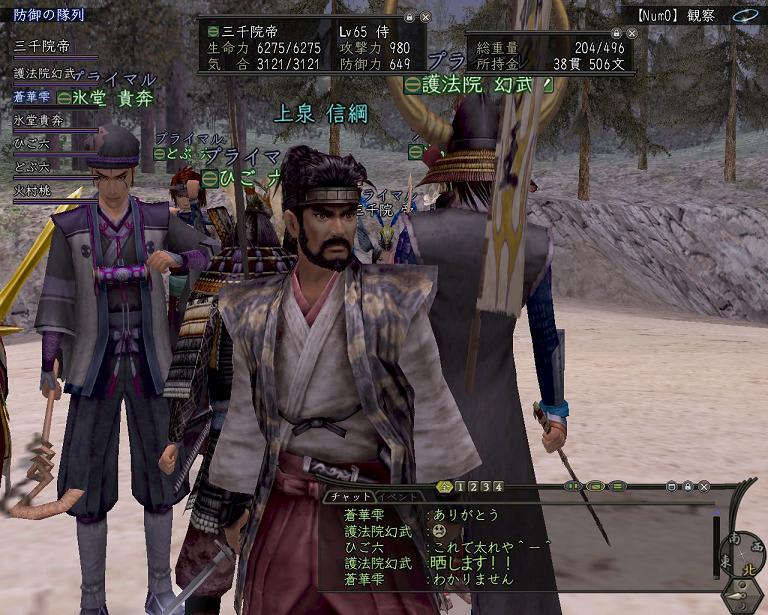
Task: Select party member 三千院帝 in the party list
Action: pyautogui.click(x=40, y=46)
